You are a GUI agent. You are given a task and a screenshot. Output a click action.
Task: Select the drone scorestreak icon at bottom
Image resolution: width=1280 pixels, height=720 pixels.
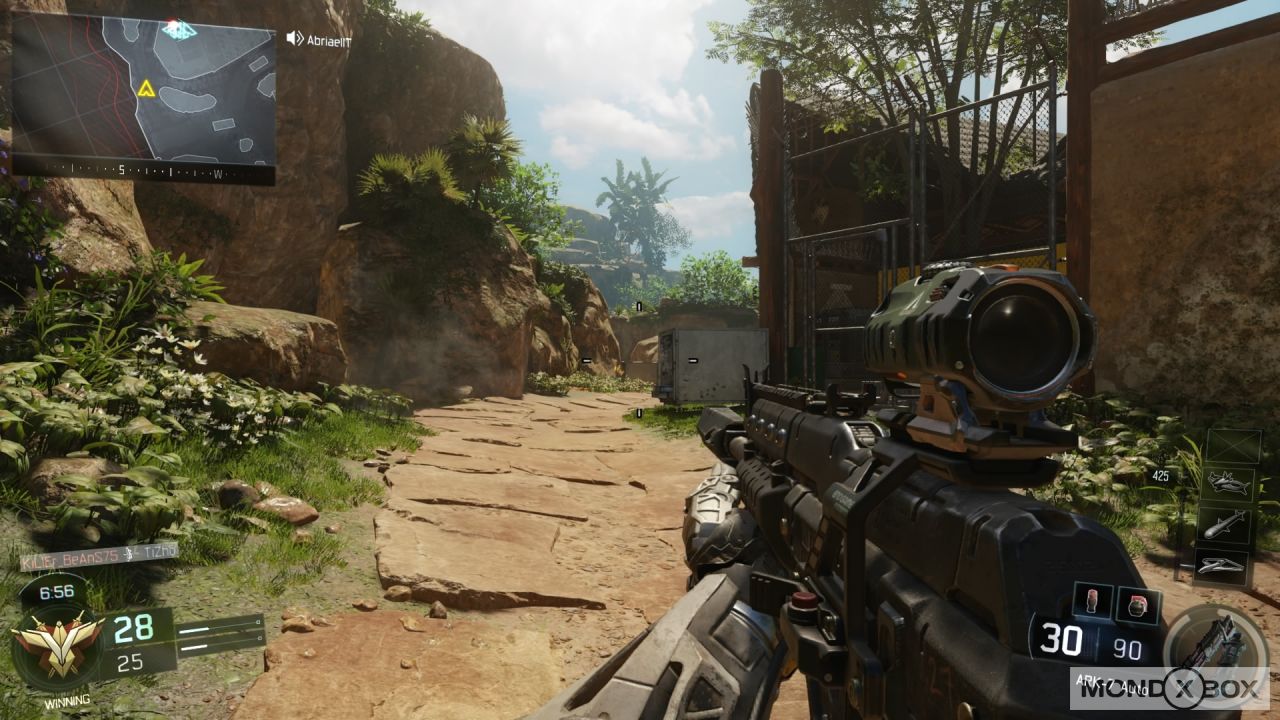1220,565
